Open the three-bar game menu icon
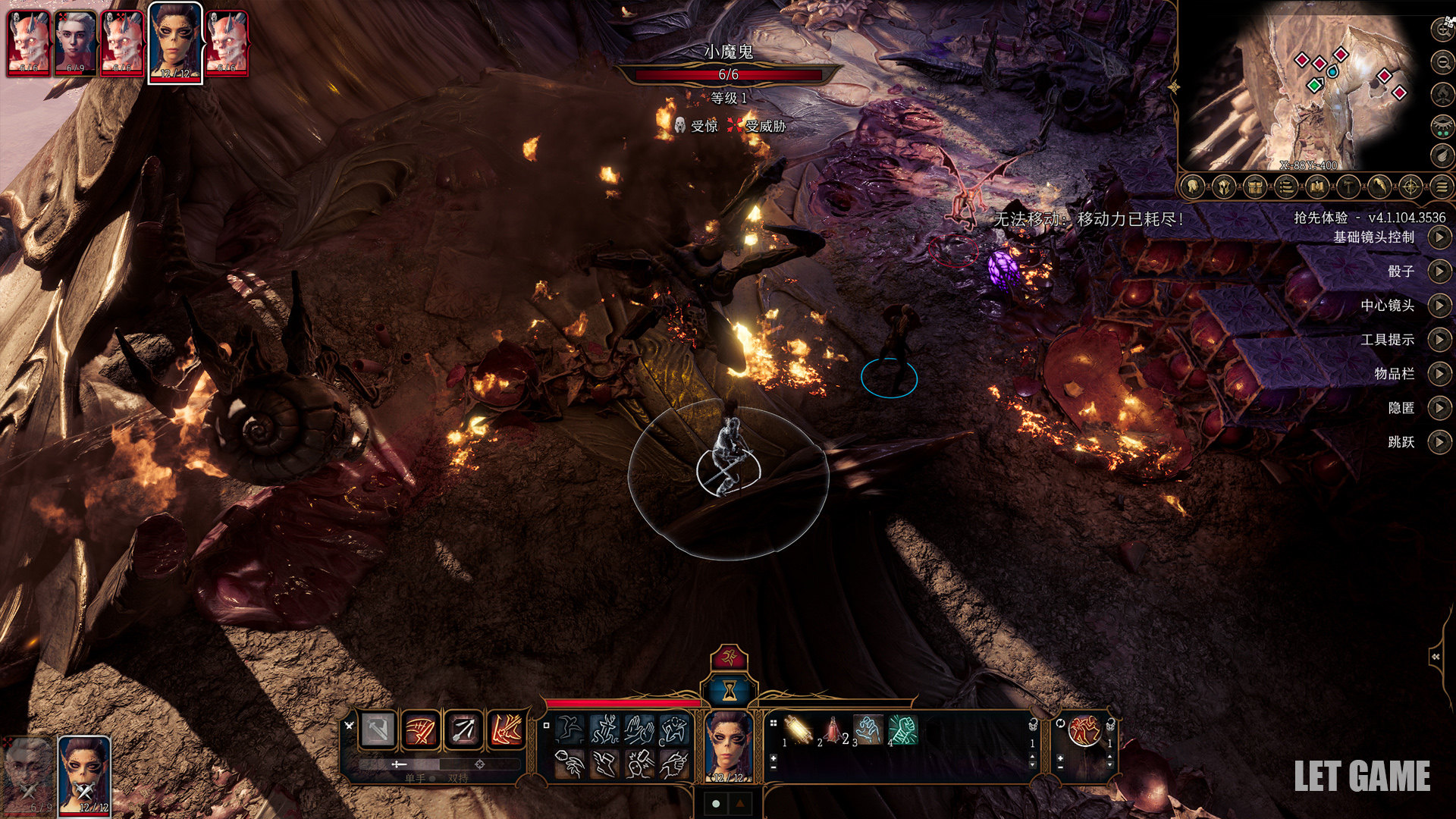 pyautogui.click(x=1442, y=187)
